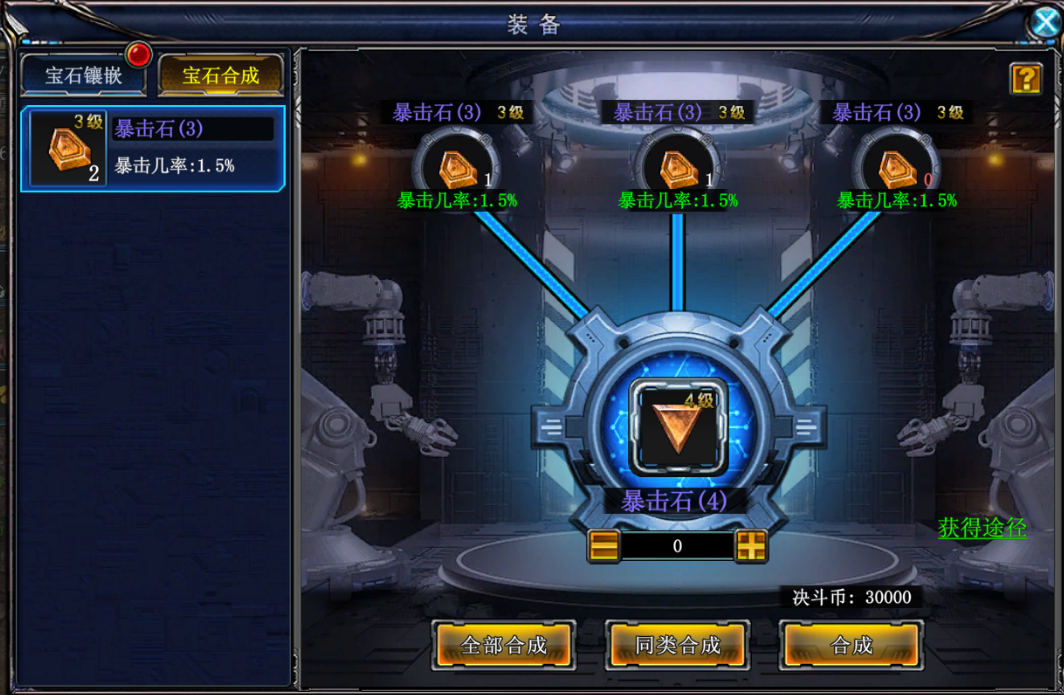
Task: Click the synthesis quantity number field
Action: click(677, 546)
